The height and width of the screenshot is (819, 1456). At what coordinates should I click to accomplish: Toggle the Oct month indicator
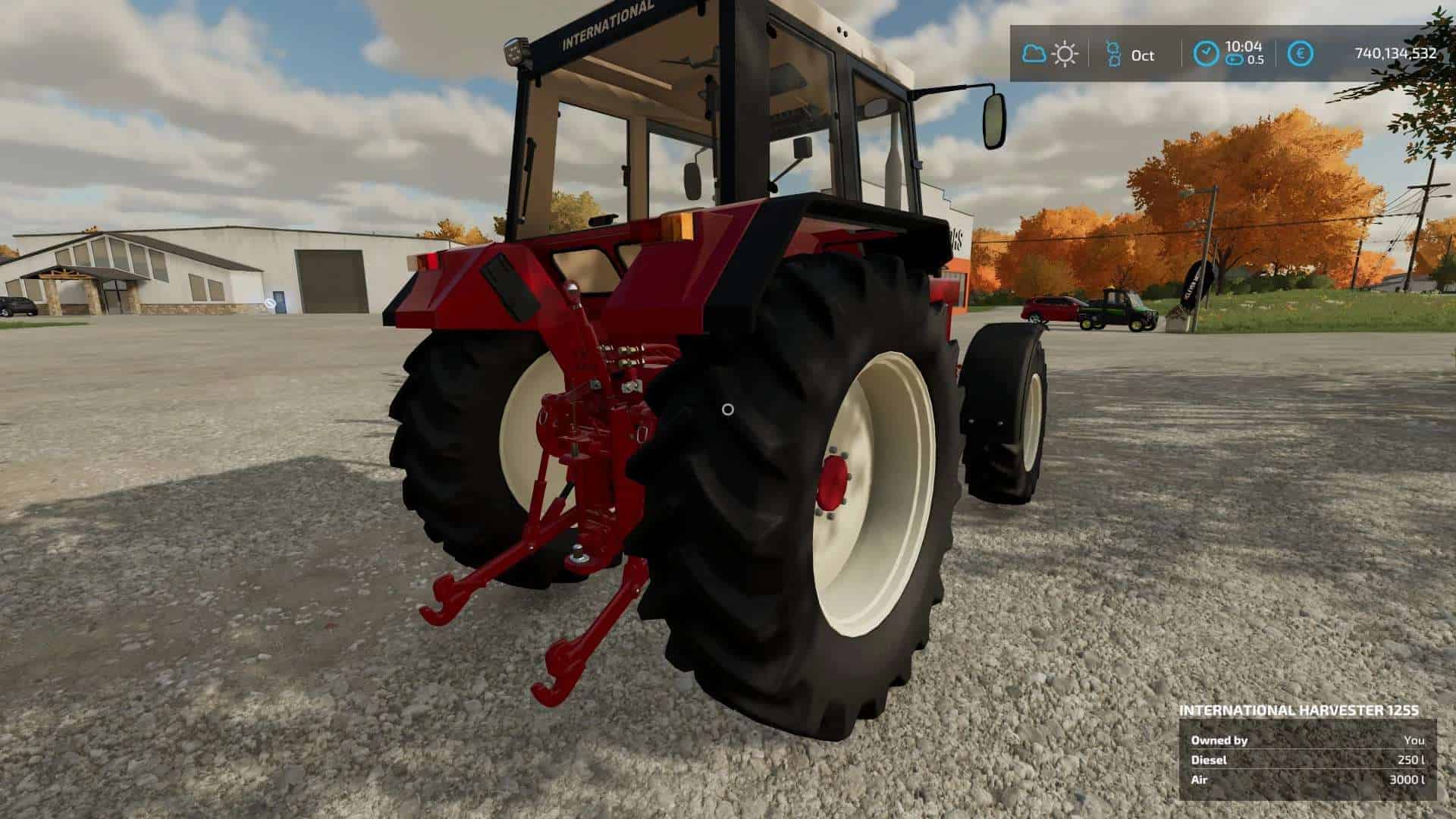(1139, 54)
